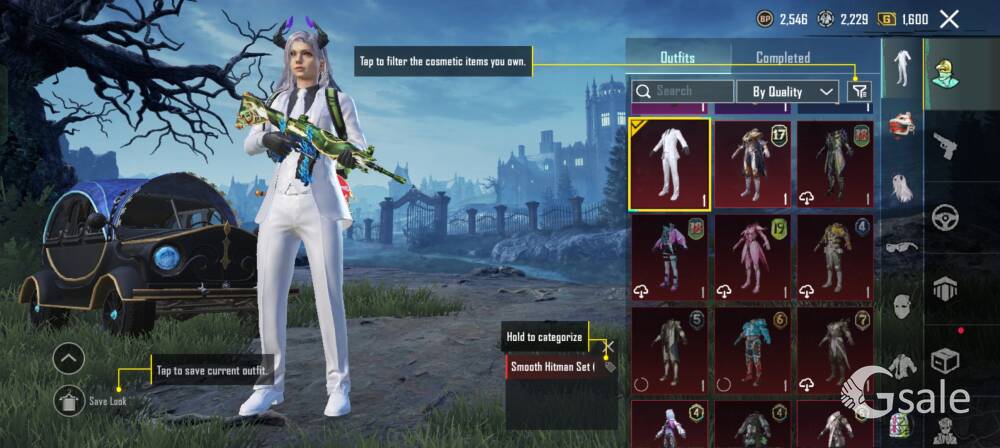
Task: Click the Smooth Hitman Set label
Action: pos(552,367)
